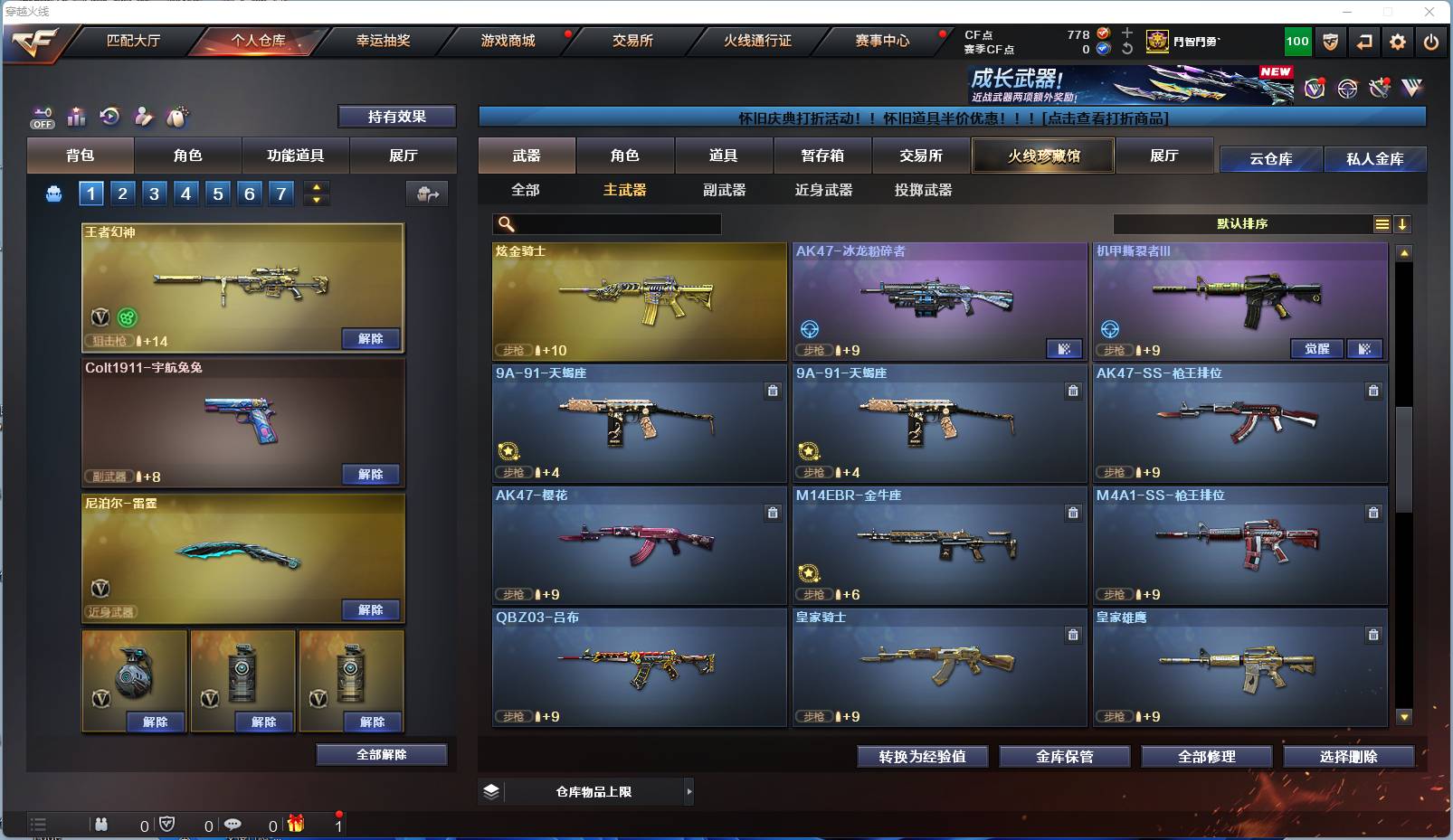Click the up arrow beside backpack page numbers
This screenshot has width=1453, height=840.
pos(316,186)
